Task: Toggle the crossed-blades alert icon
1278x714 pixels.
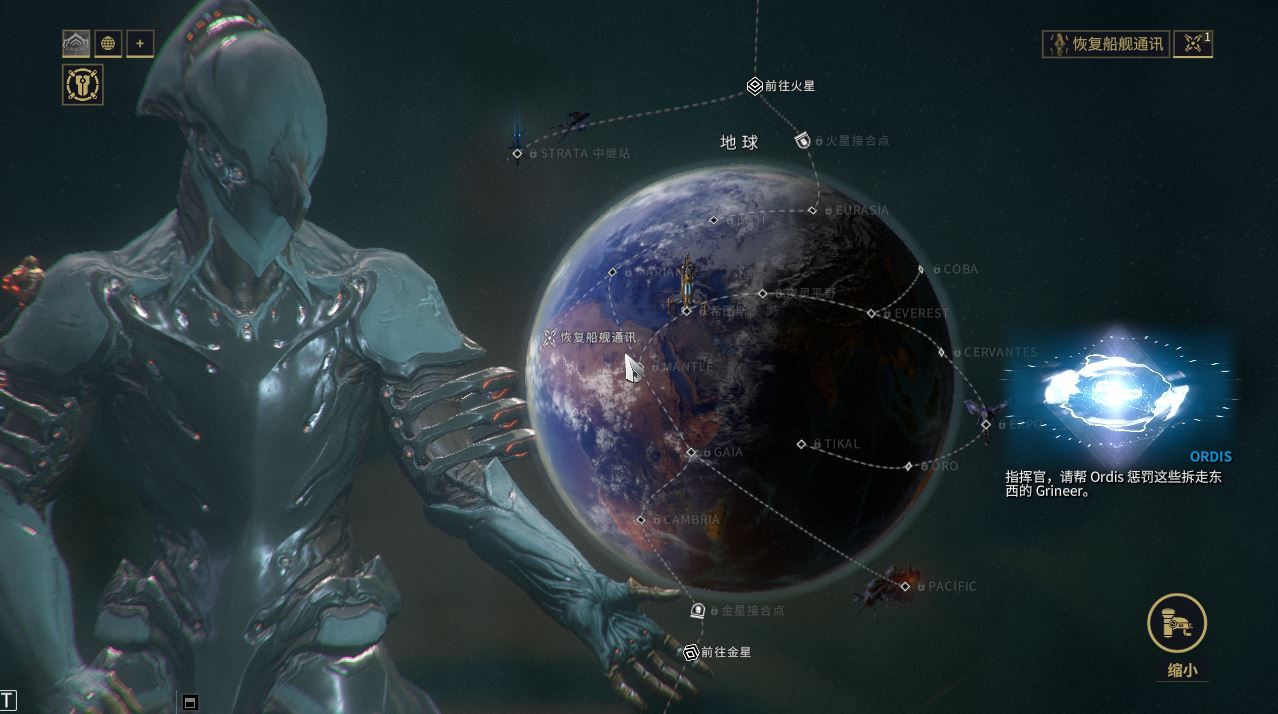Action: coord(1192,44)
